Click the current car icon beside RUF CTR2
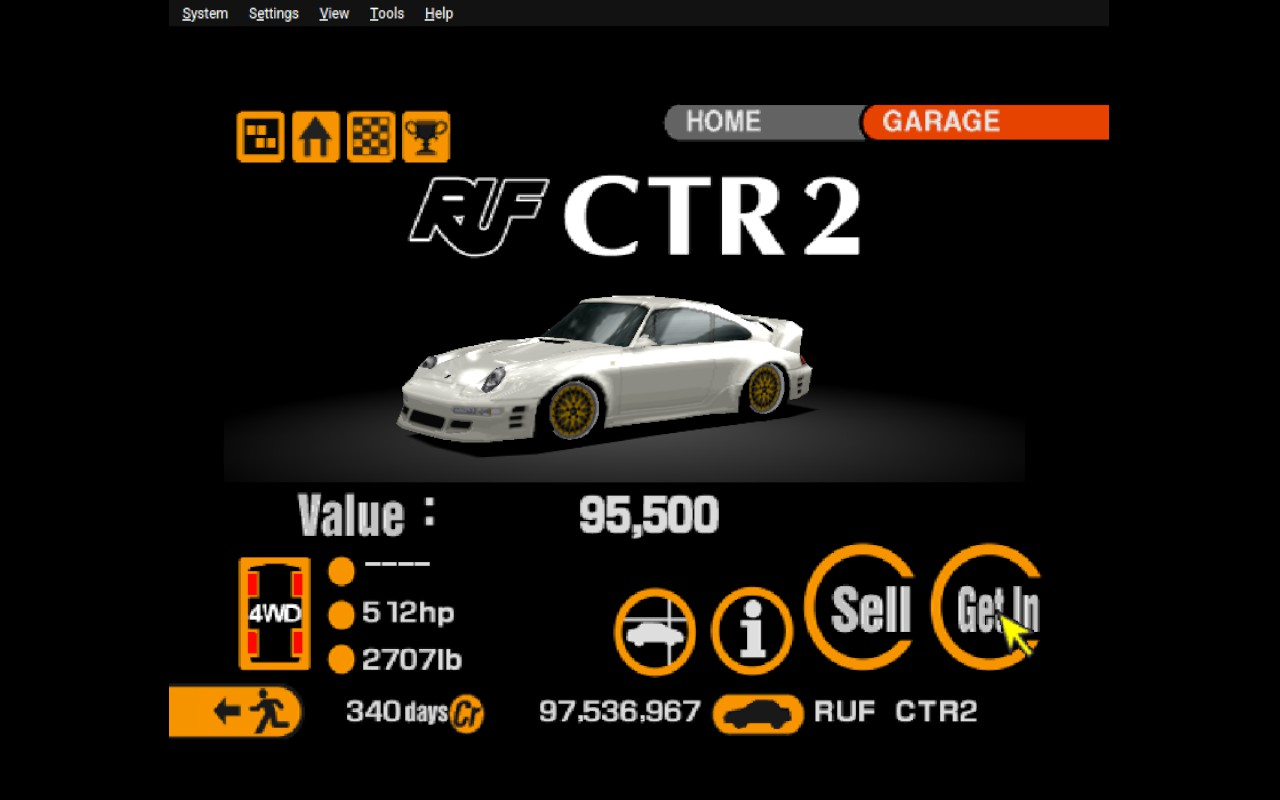 [758, 713]
